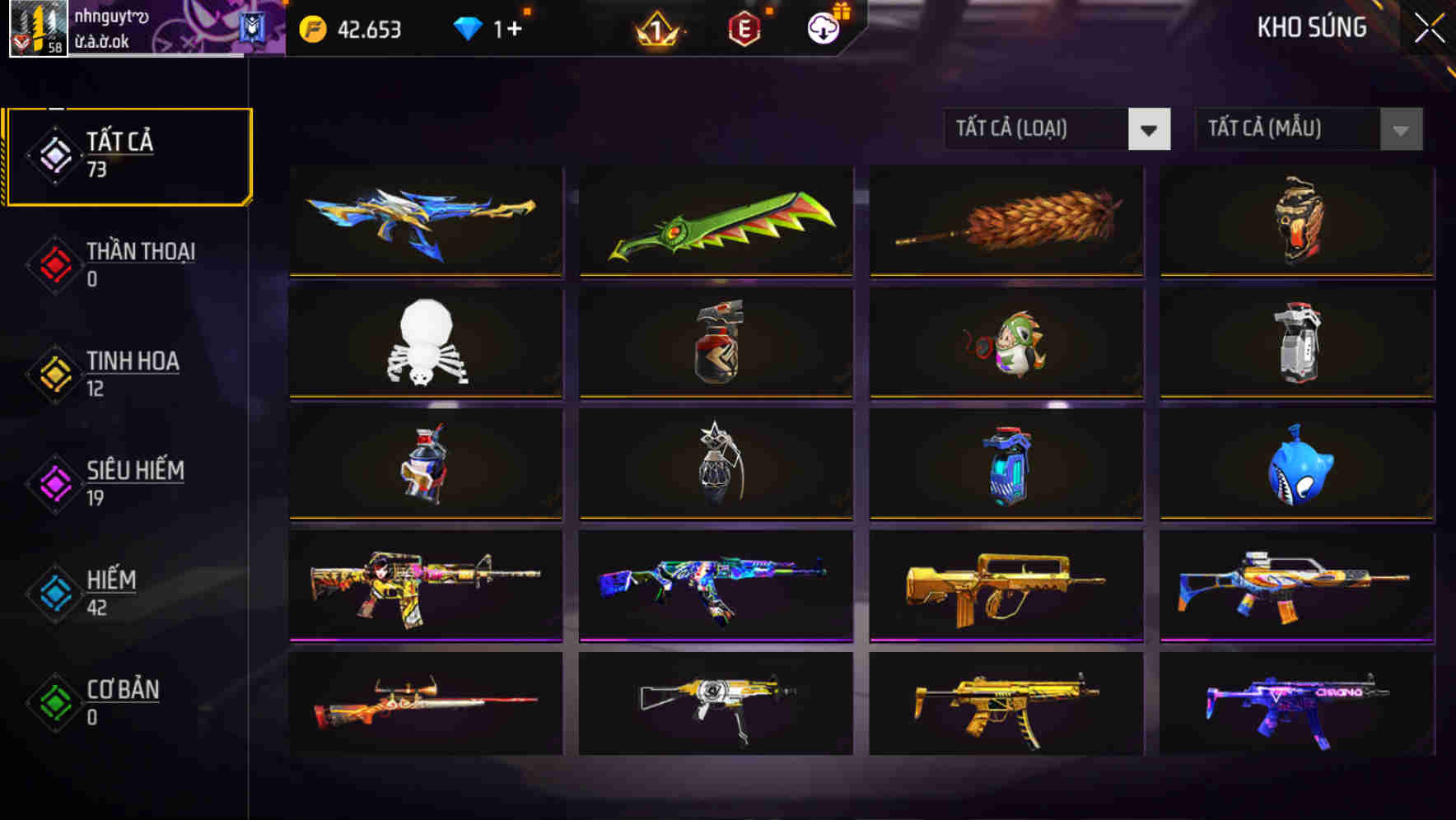Image resolution: width=1456 pixels, height=820 pixels.
Task: Click the diamond currency icon
Action: 469,29
